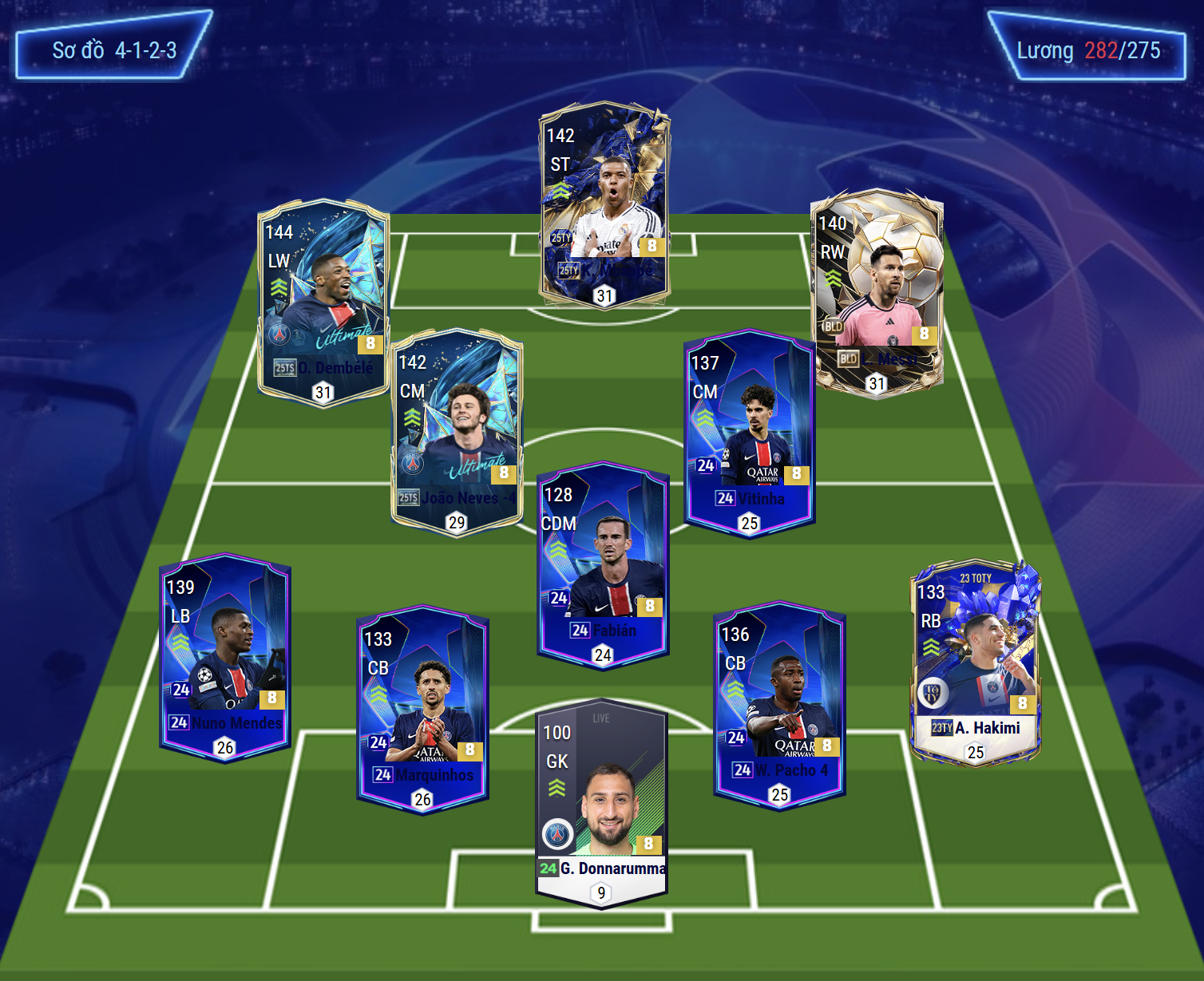1204x981 pixels.
Task: Select the Vitinha midfielder card
Action: point(749,433)
